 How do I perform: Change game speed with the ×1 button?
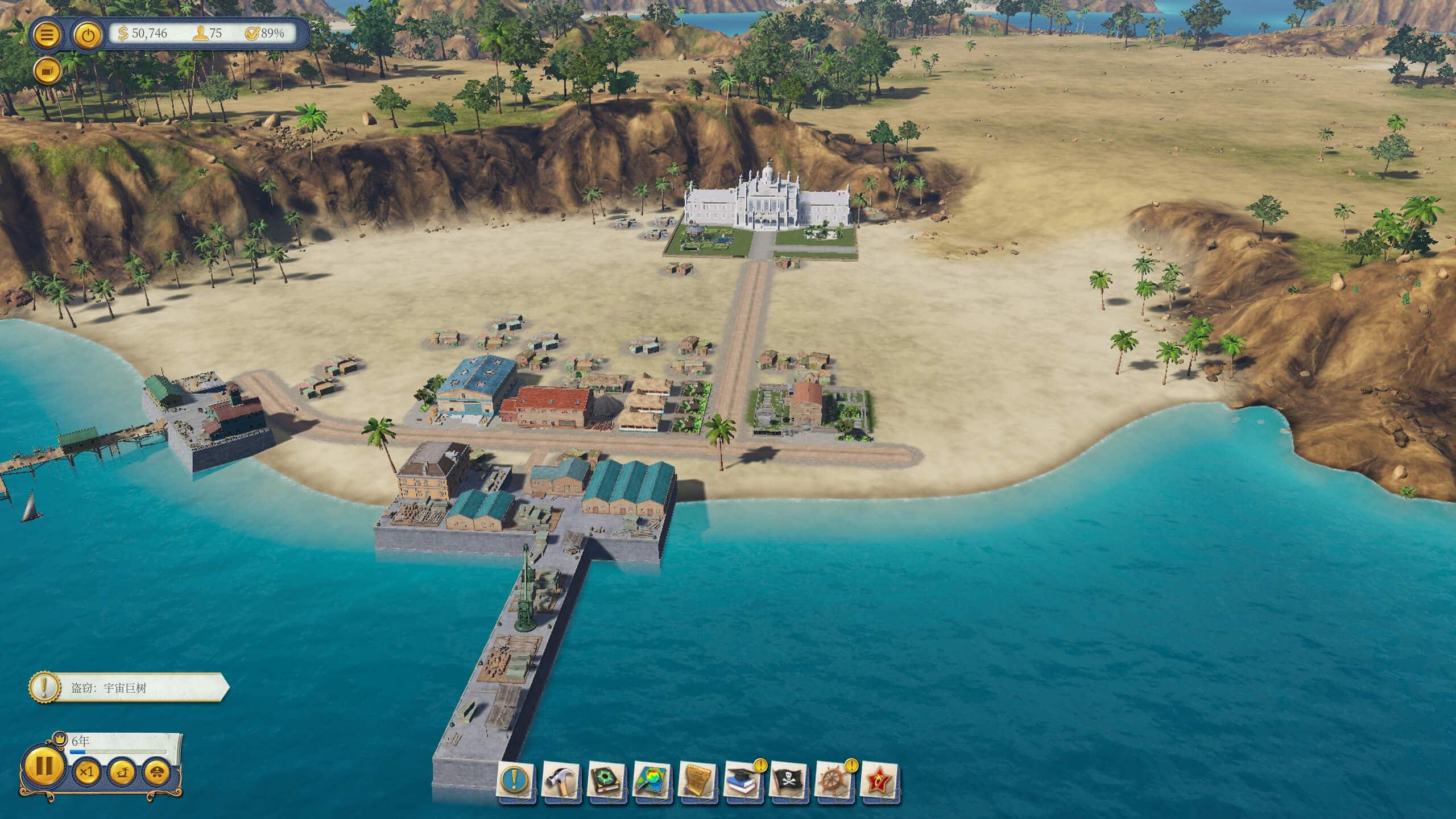[86, 772]
